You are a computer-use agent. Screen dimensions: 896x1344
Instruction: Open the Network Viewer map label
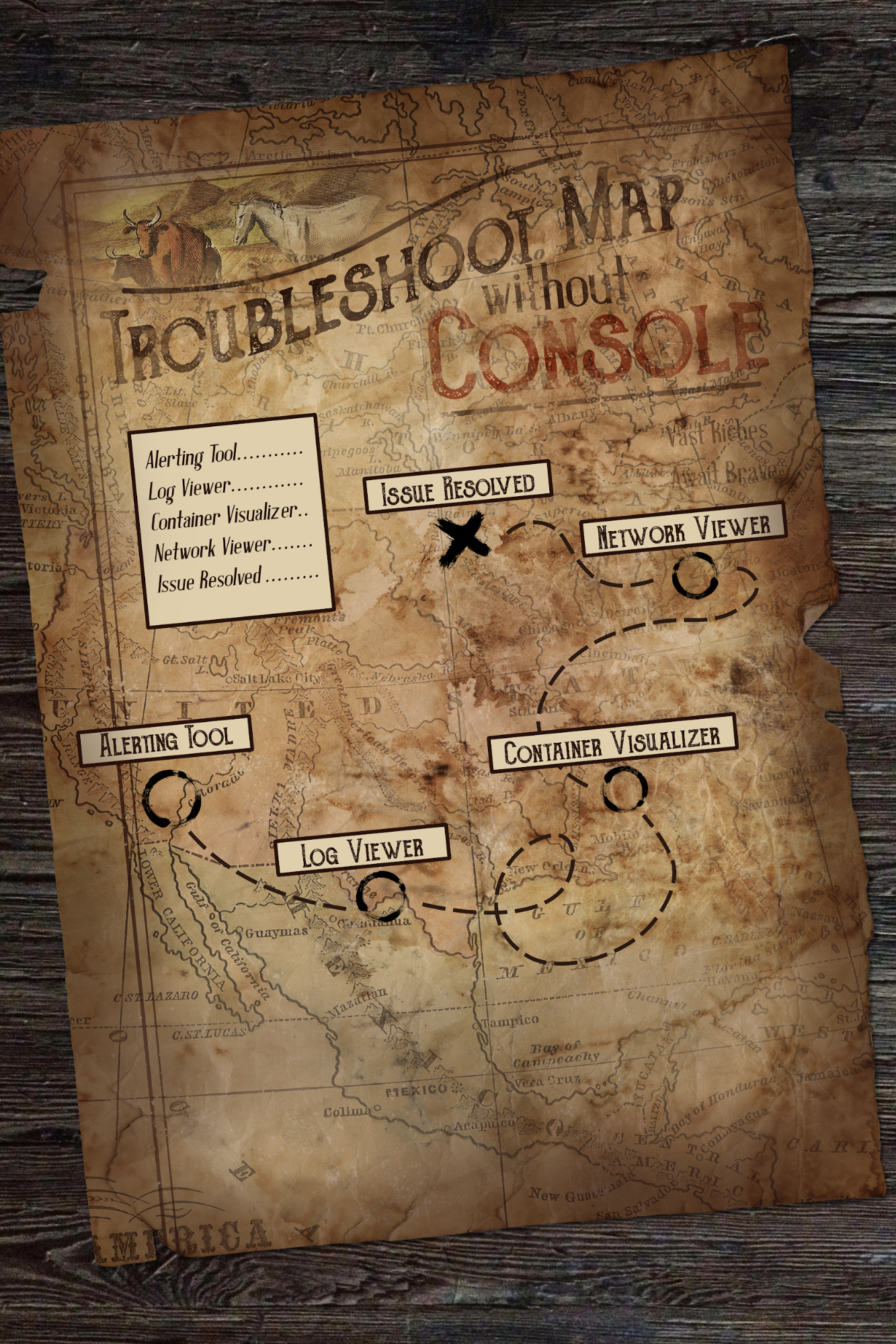pos(683,530)
